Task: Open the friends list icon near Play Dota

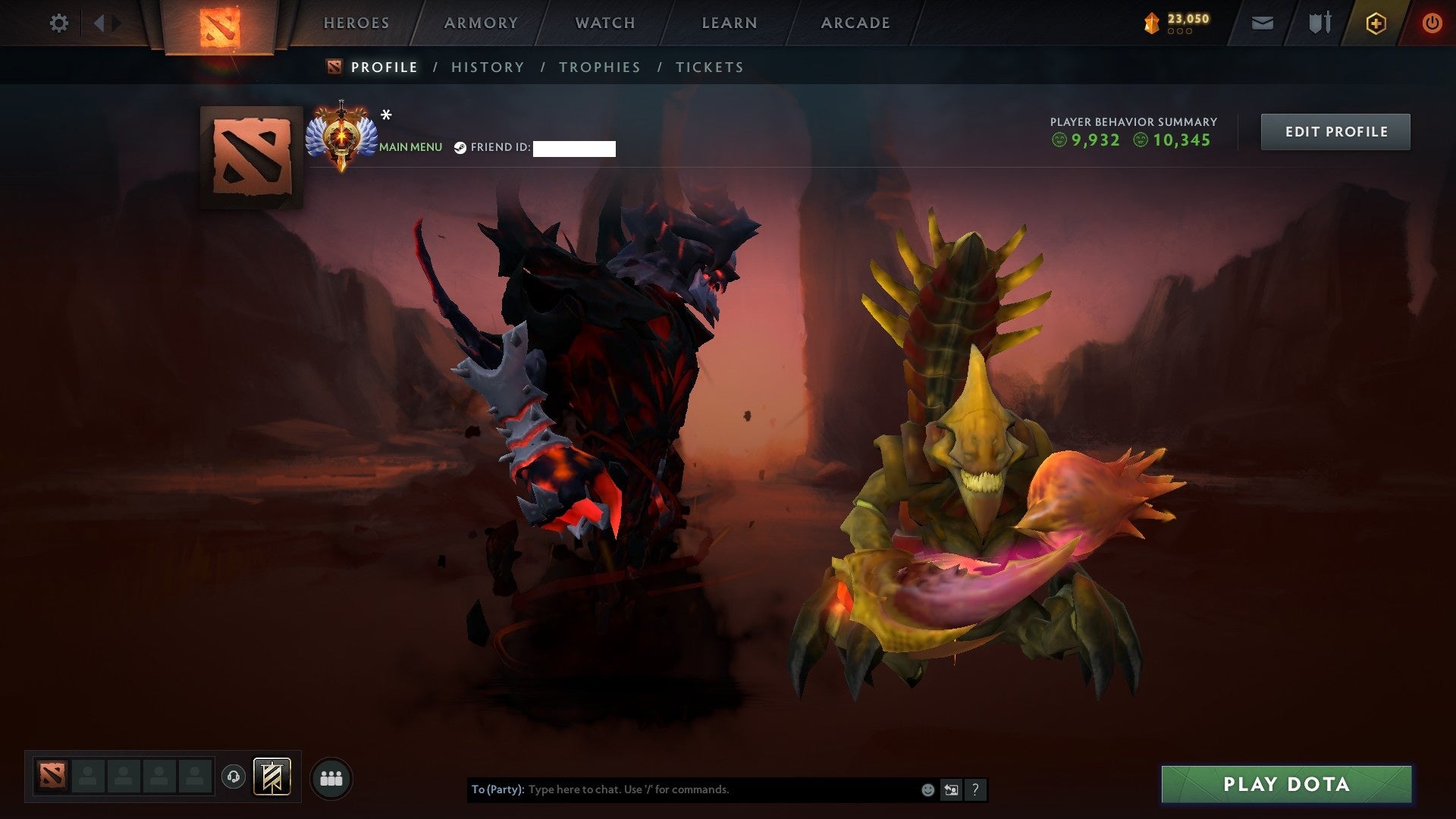Action: [330, 777]
